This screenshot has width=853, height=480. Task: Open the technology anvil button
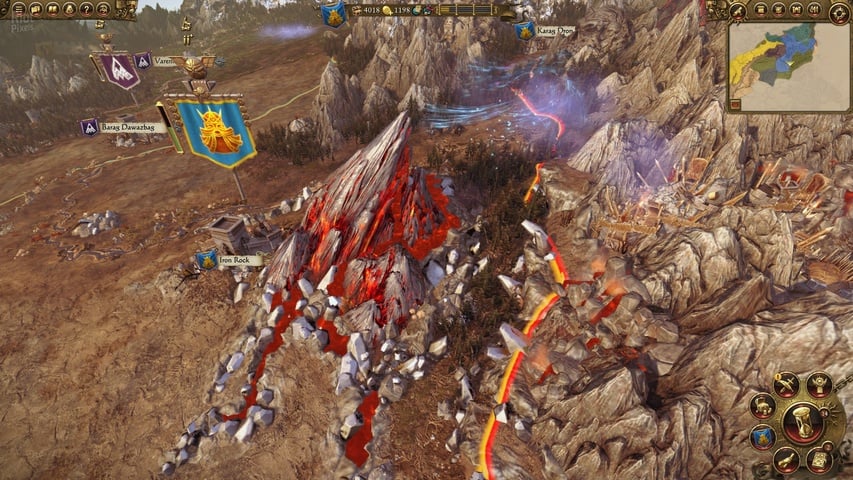click(x=763, y=407)
